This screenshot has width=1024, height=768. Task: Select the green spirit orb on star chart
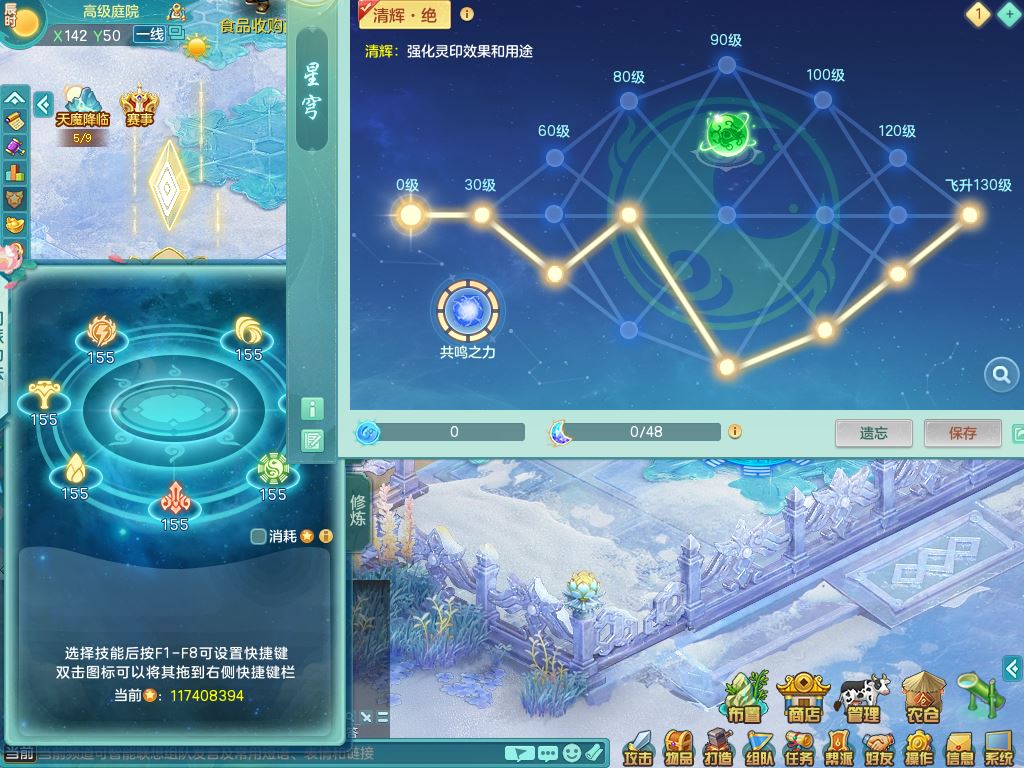point(726,135)
